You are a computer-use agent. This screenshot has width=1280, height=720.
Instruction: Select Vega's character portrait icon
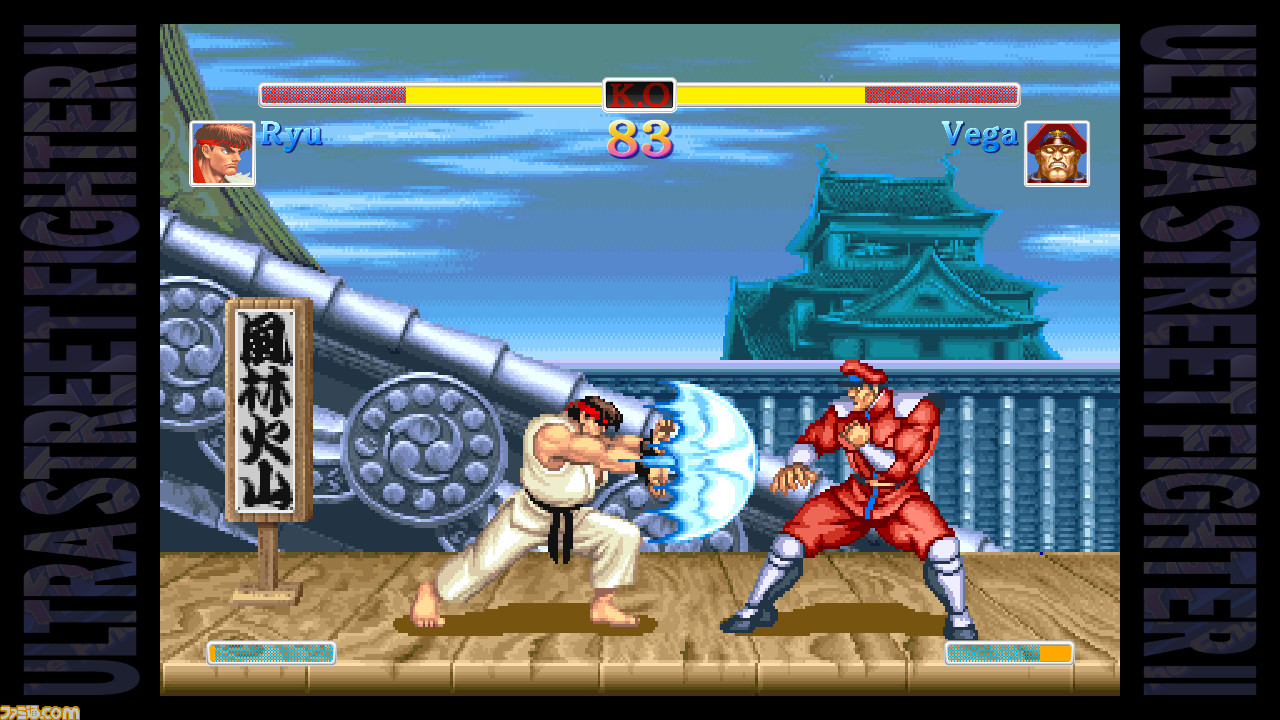1057,152
